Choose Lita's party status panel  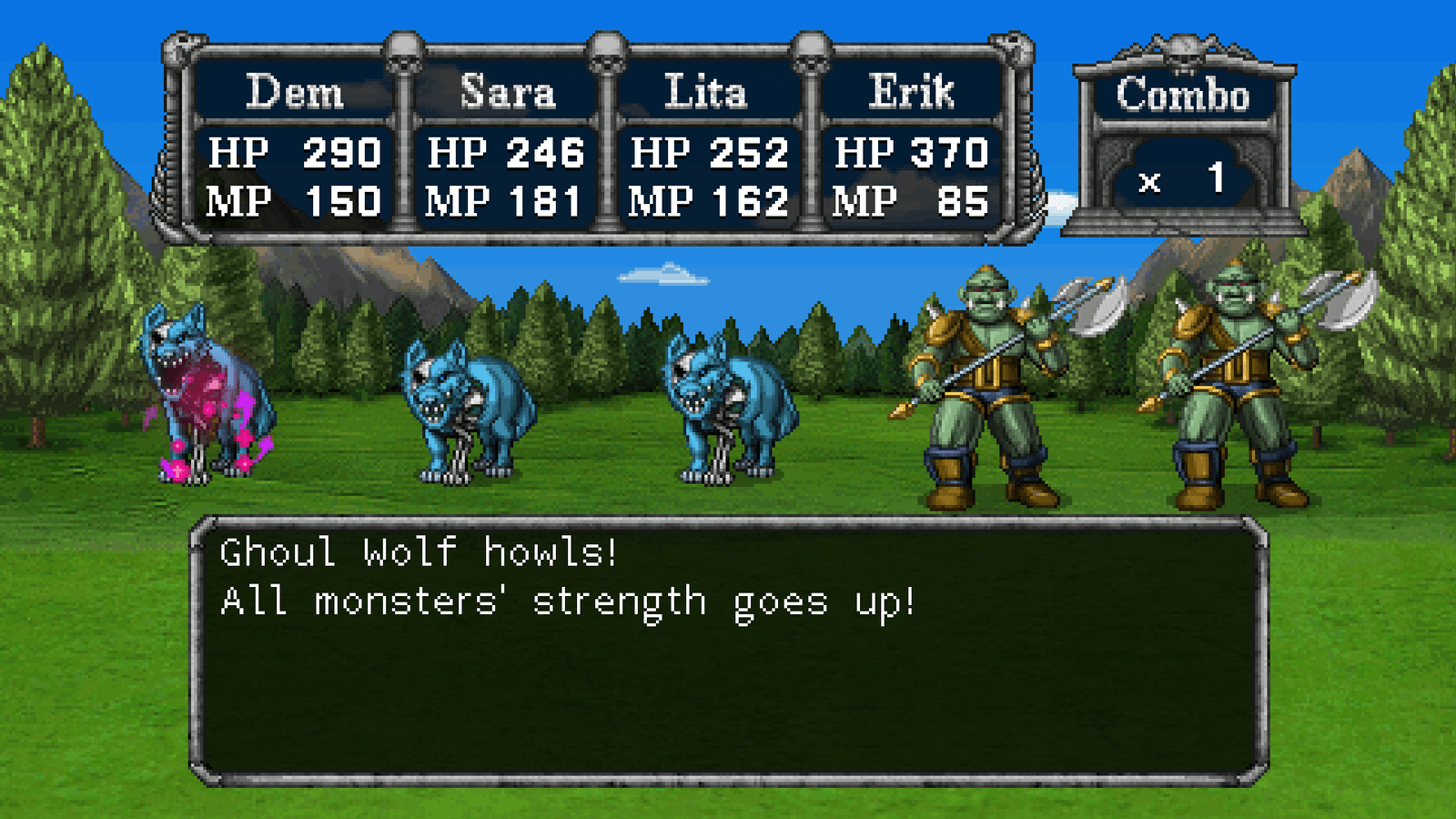[708, 146]
